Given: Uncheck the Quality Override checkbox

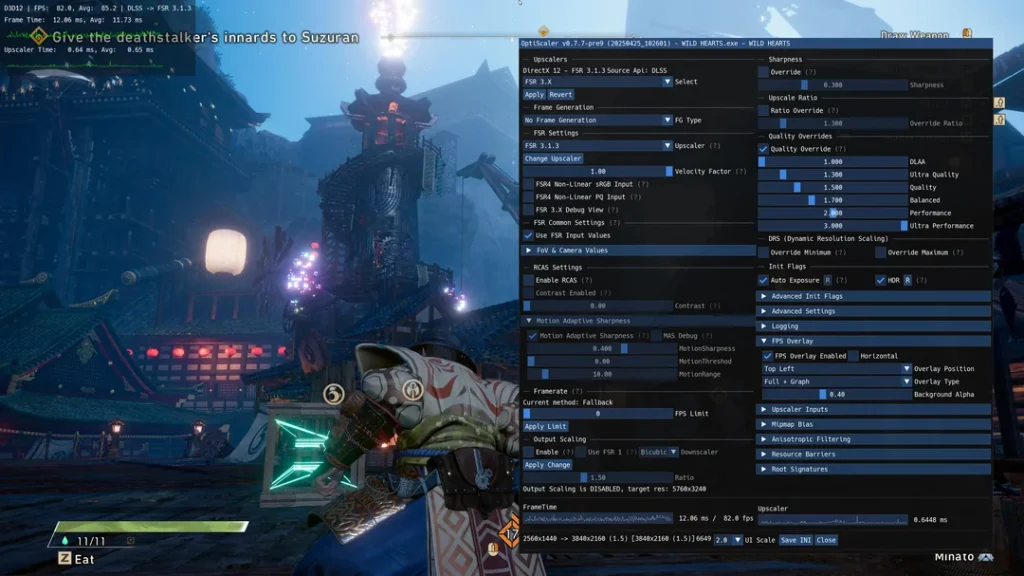Looking at the screenshot, I should 763,149.
